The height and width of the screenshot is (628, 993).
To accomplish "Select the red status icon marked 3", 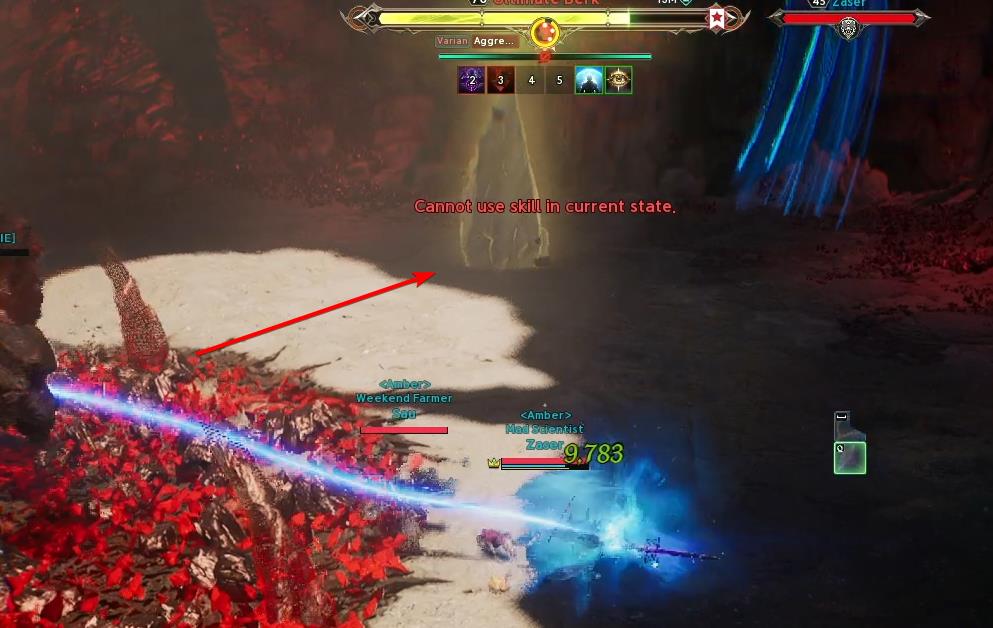I will coord(501,81).
